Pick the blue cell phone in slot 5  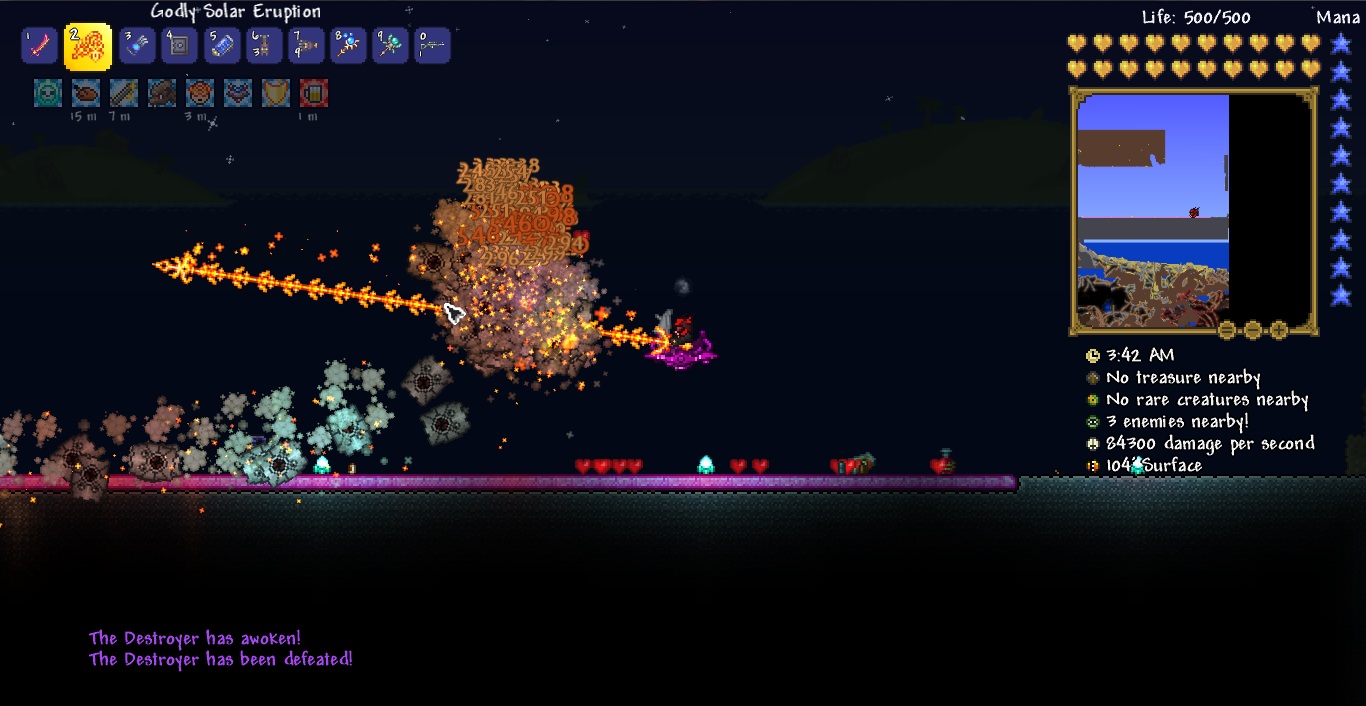(222, 46)
